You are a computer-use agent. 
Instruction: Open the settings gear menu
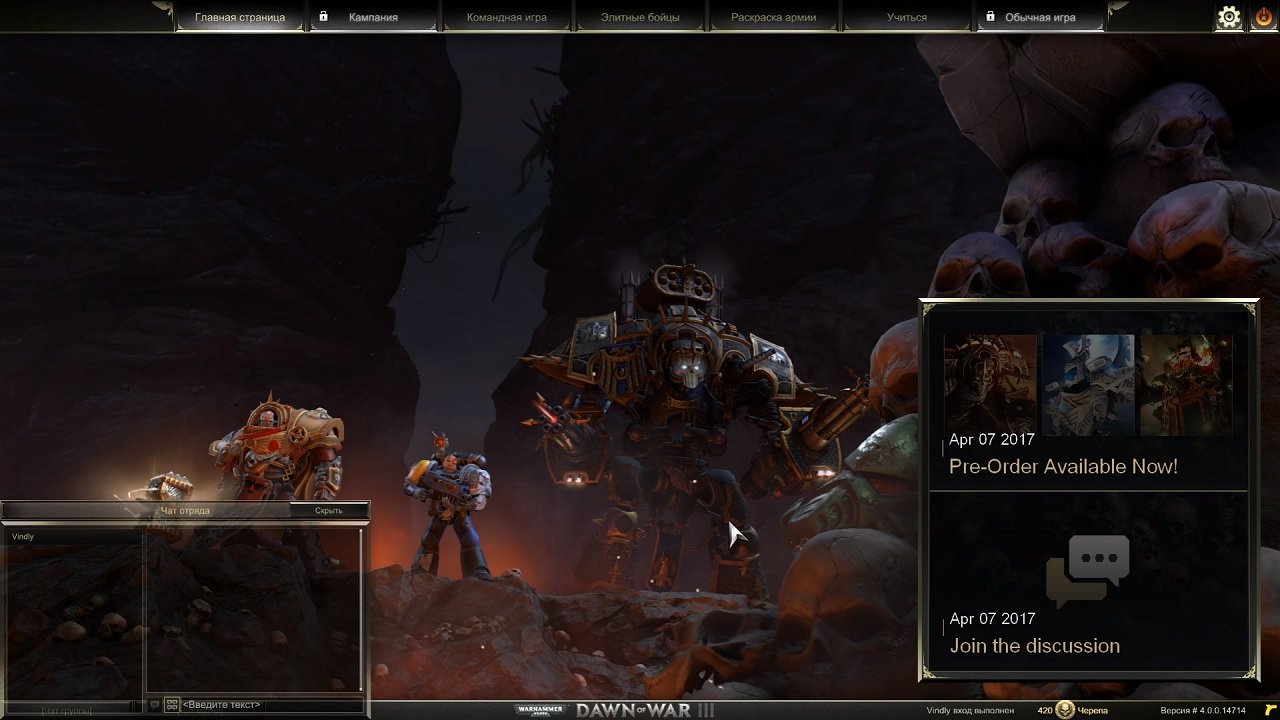click(x=1228, y=16)
